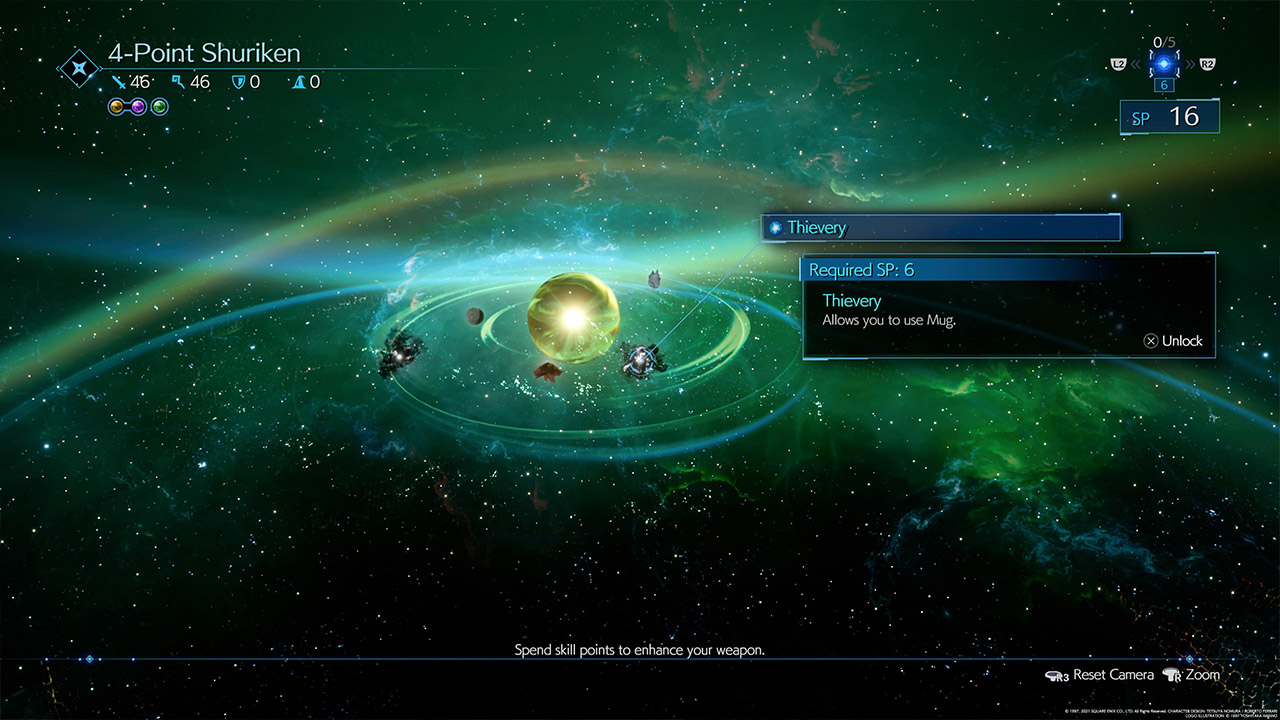Select the small dark sphere node

[x=475, y=316]
